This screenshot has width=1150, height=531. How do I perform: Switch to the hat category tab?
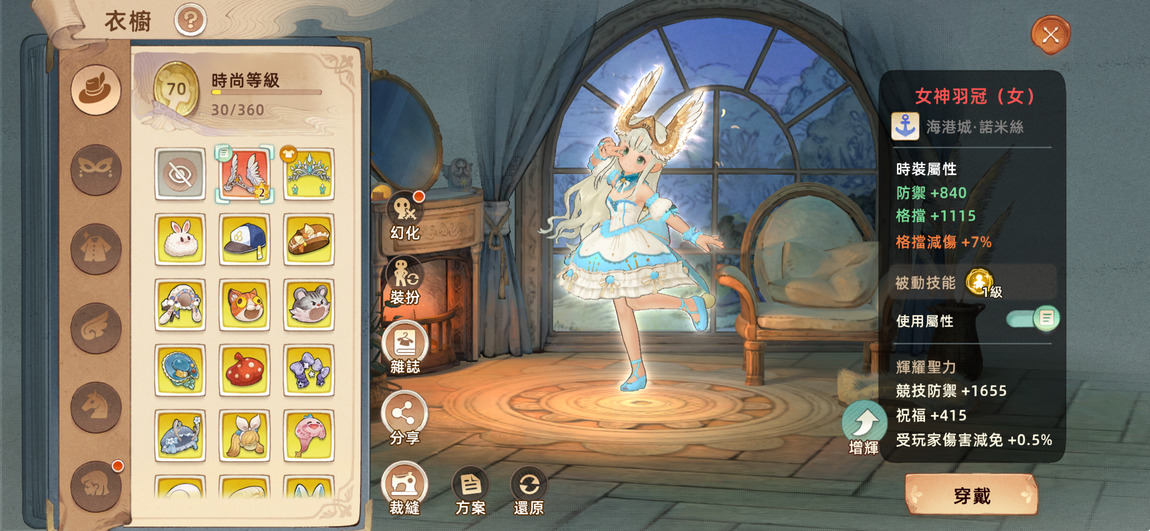click(96, 89)
